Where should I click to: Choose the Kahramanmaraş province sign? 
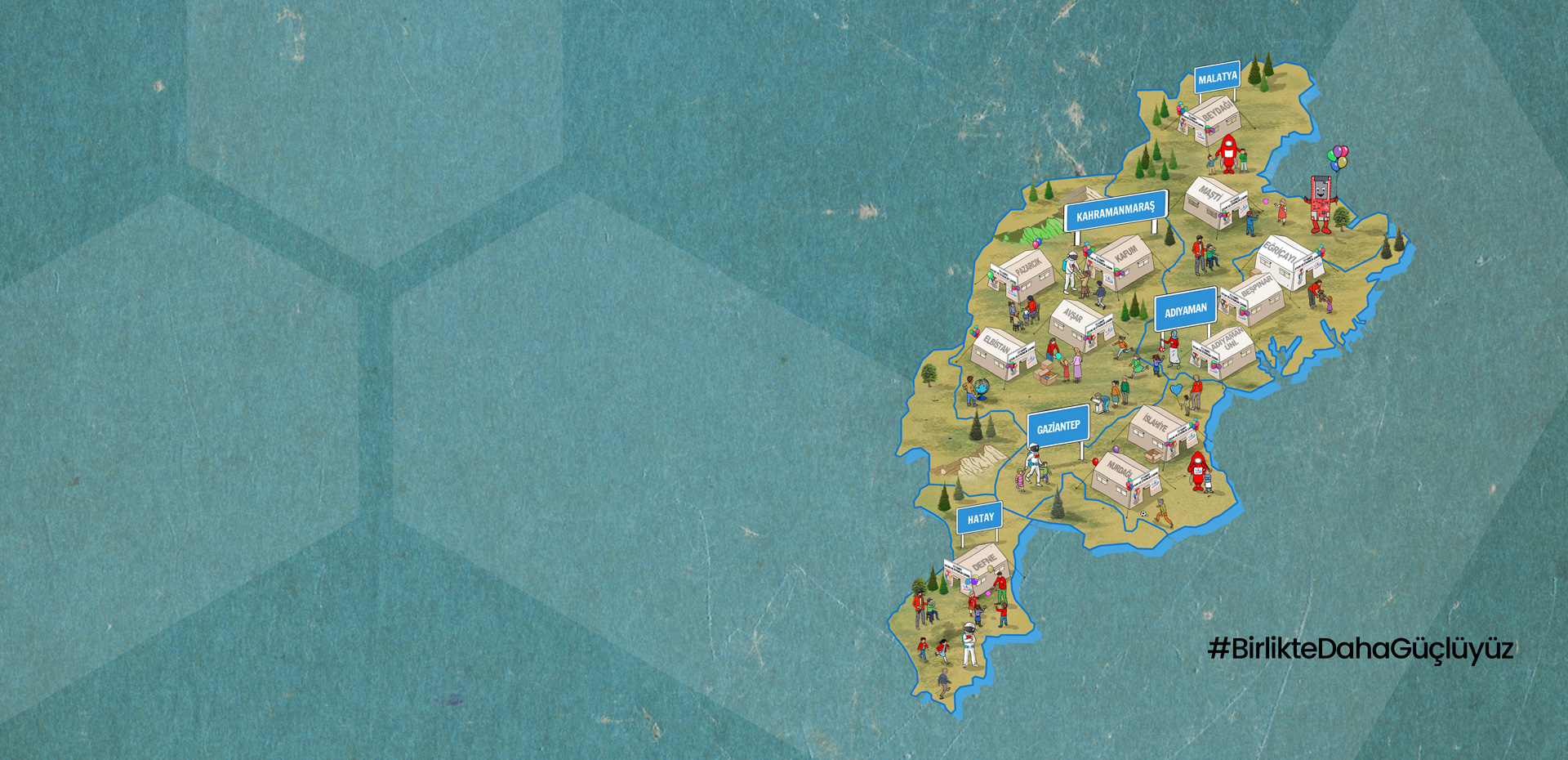[1116, 212]
